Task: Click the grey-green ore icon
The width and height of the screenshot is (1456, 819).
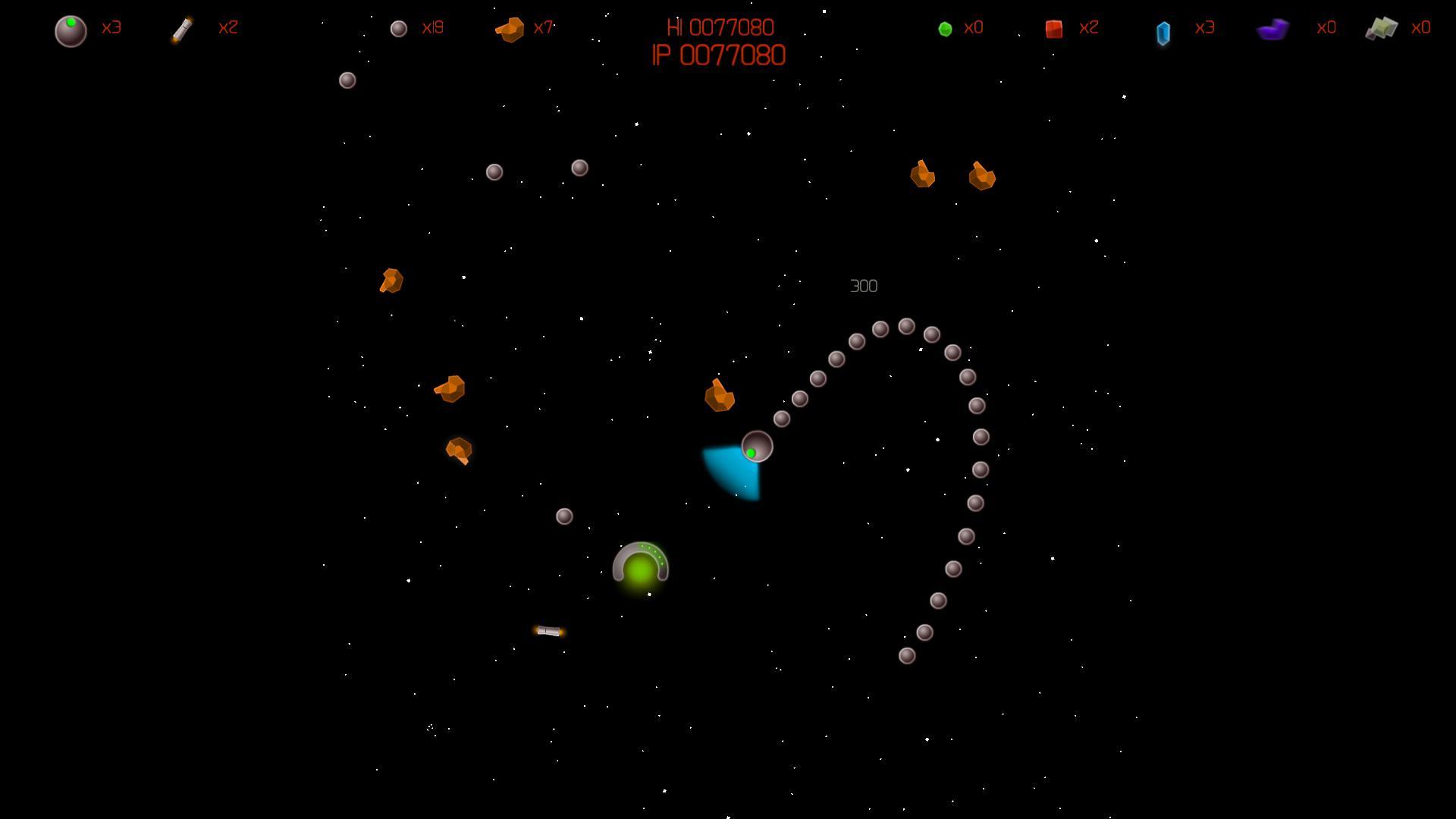Action: coord(1381,29)
